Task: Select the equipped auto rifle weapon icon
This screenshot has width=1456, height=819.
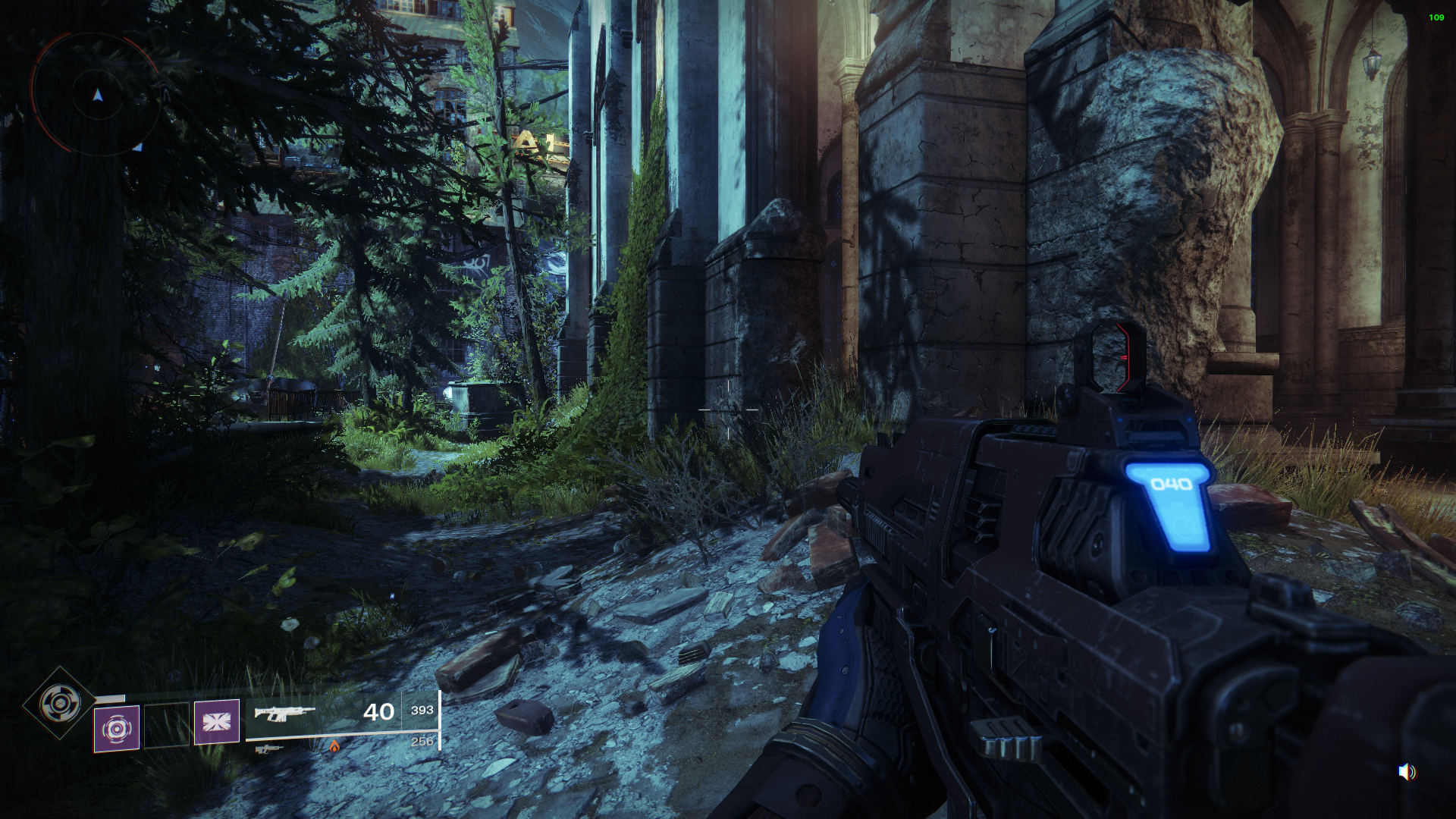Action: 284,713
